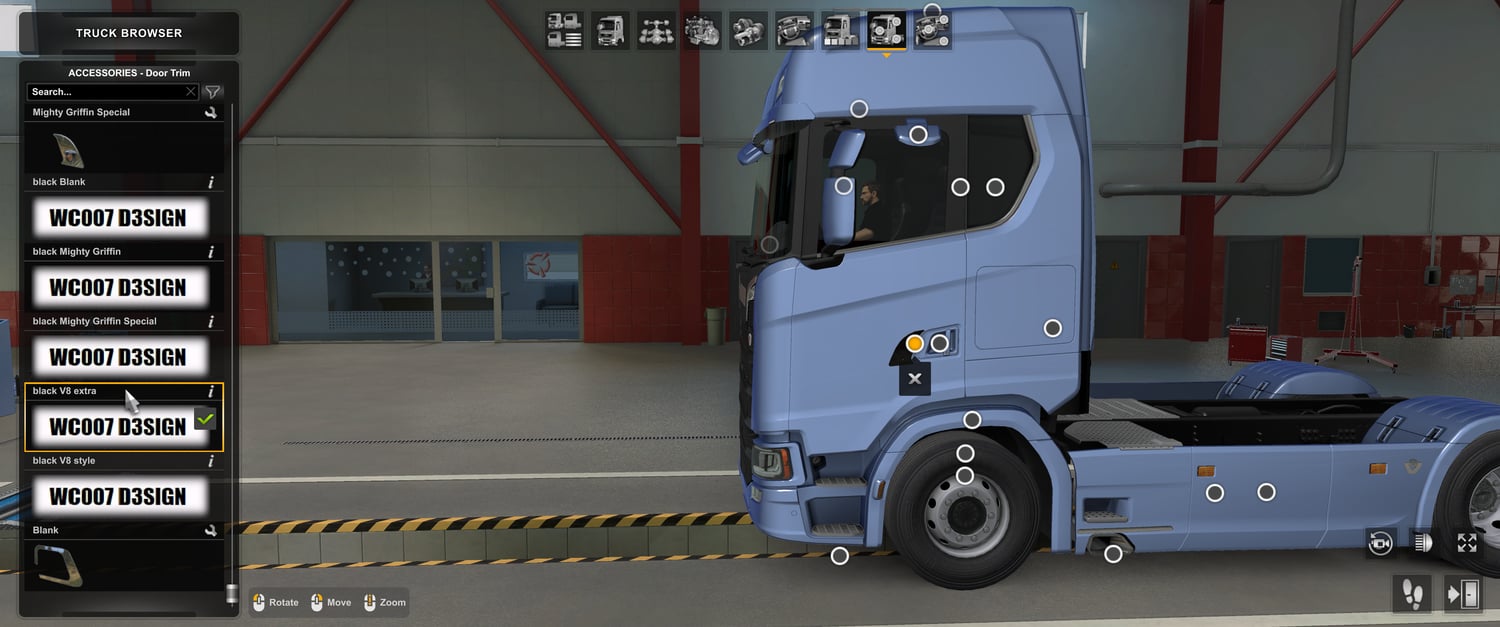Screen dimensions: 1500x627
Task: Open the Truck Browser
Action: pos(129,33)
